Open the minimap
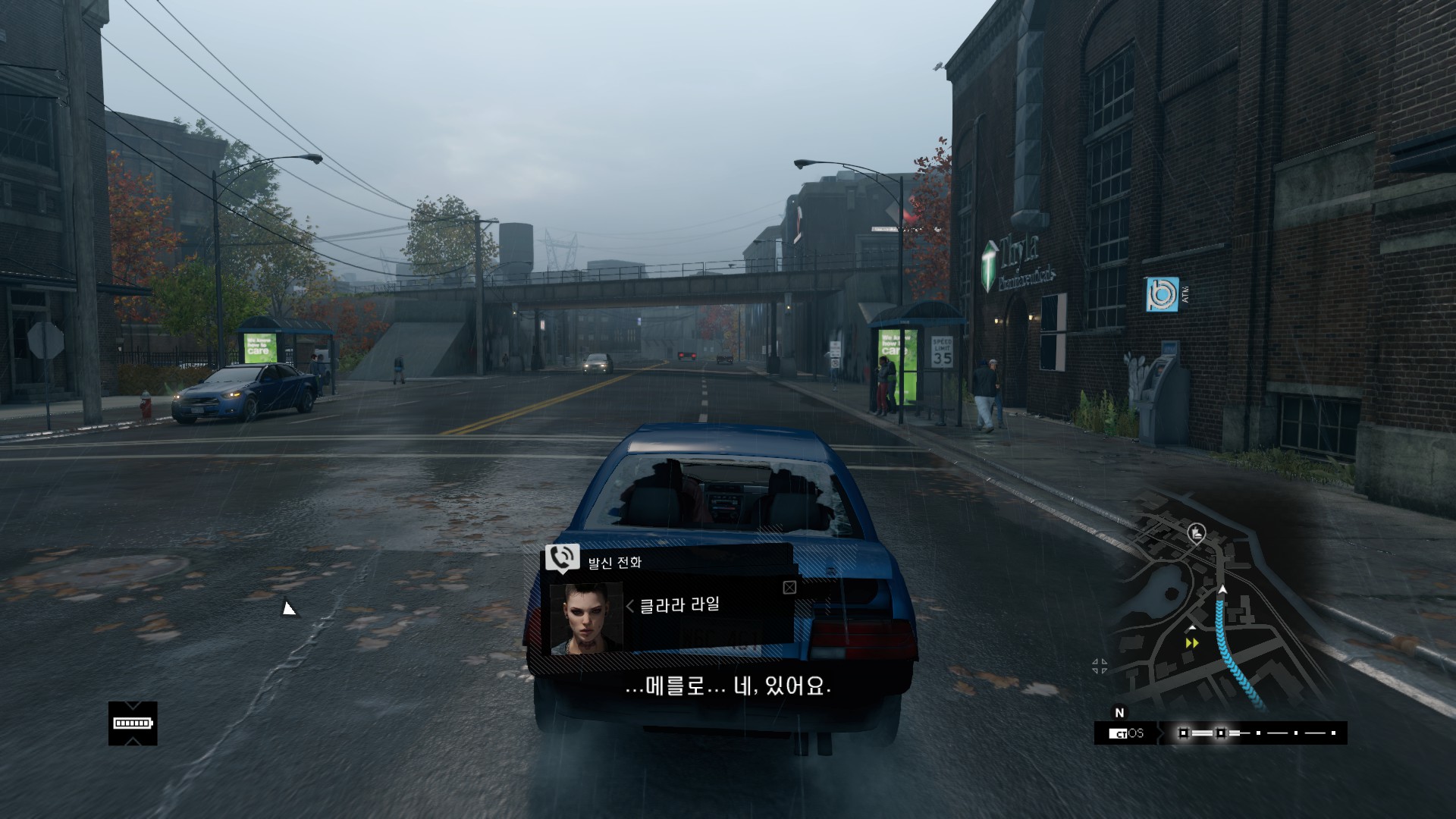 point(1213,607)
